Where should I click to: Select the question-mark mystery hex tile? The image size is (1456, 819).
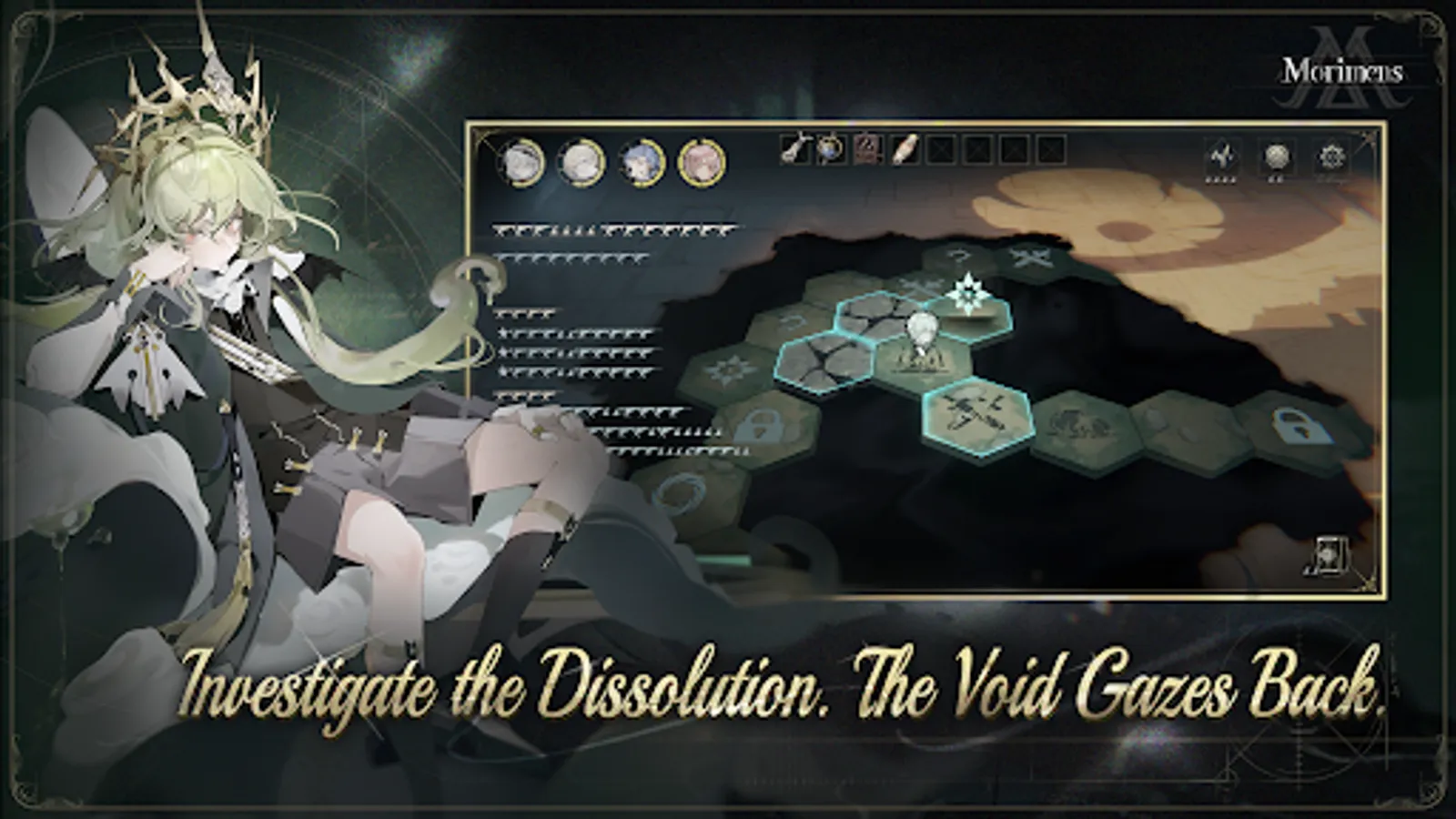point(959,256)
